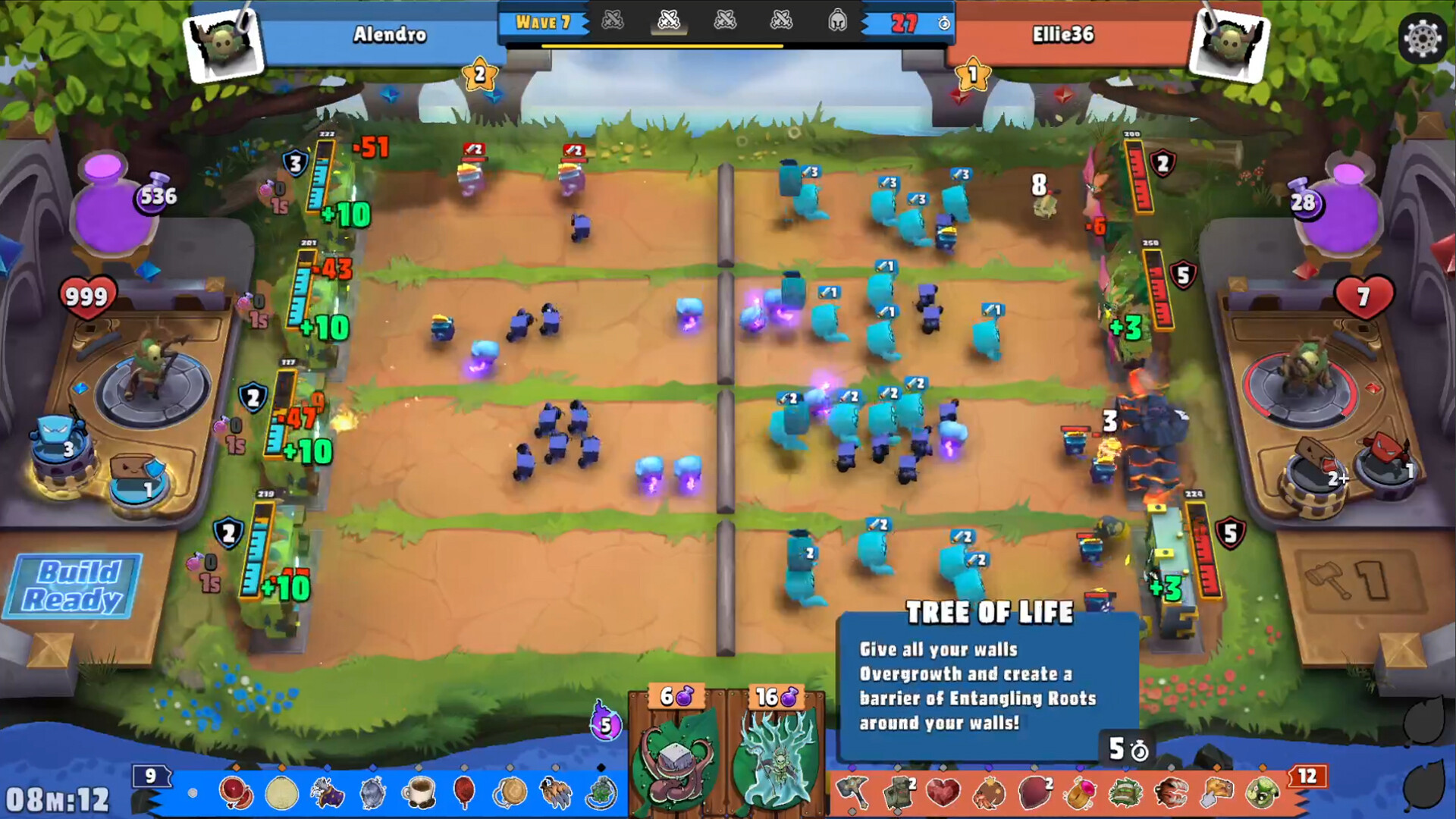Click the Wave 7 banner

[544, 24]
